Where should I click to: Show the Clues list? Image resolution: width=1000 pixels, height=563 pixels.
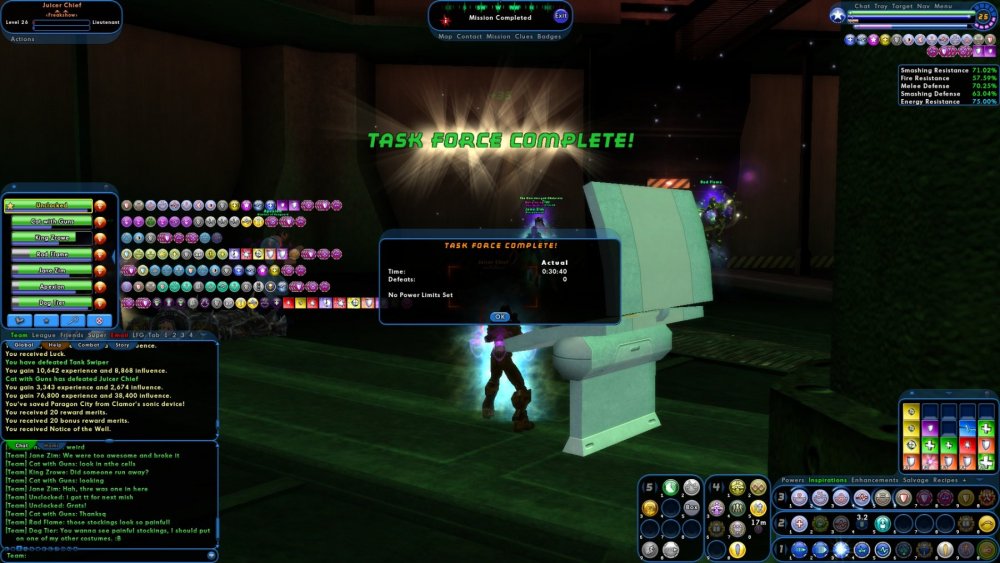[x=524, y=36]
